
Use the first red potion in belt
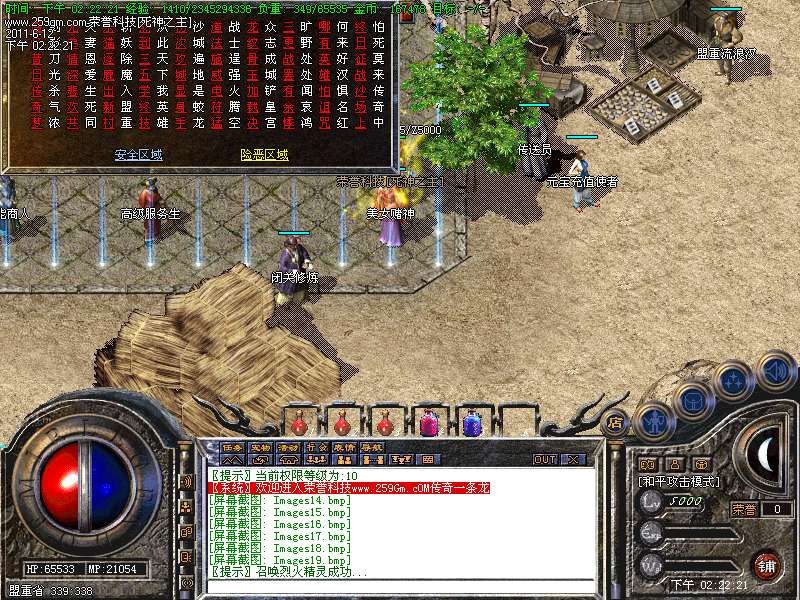[x=298, y=423]
